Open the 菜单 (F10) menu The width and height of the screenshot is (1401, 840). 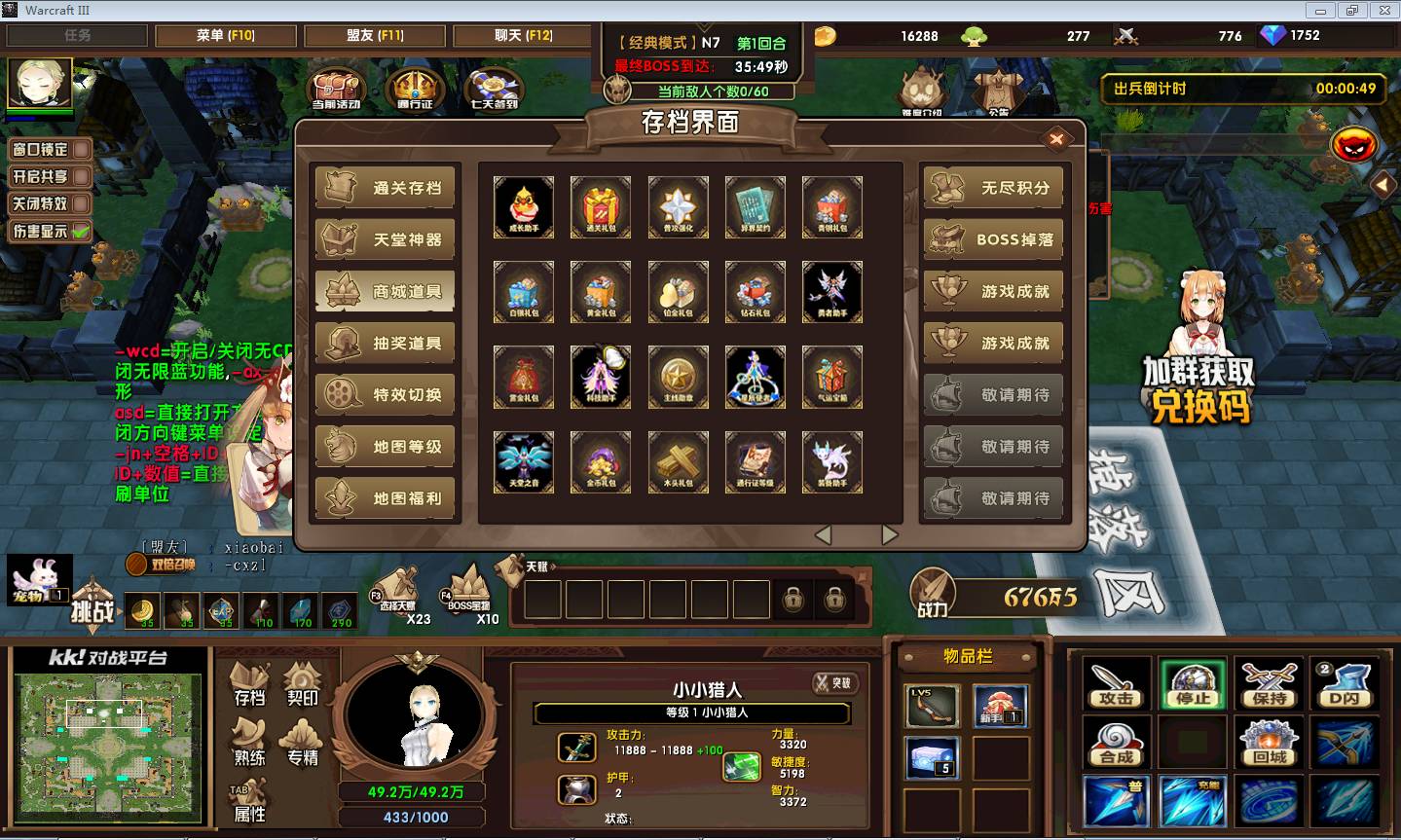pyautogui.click(x=225, y=35)
